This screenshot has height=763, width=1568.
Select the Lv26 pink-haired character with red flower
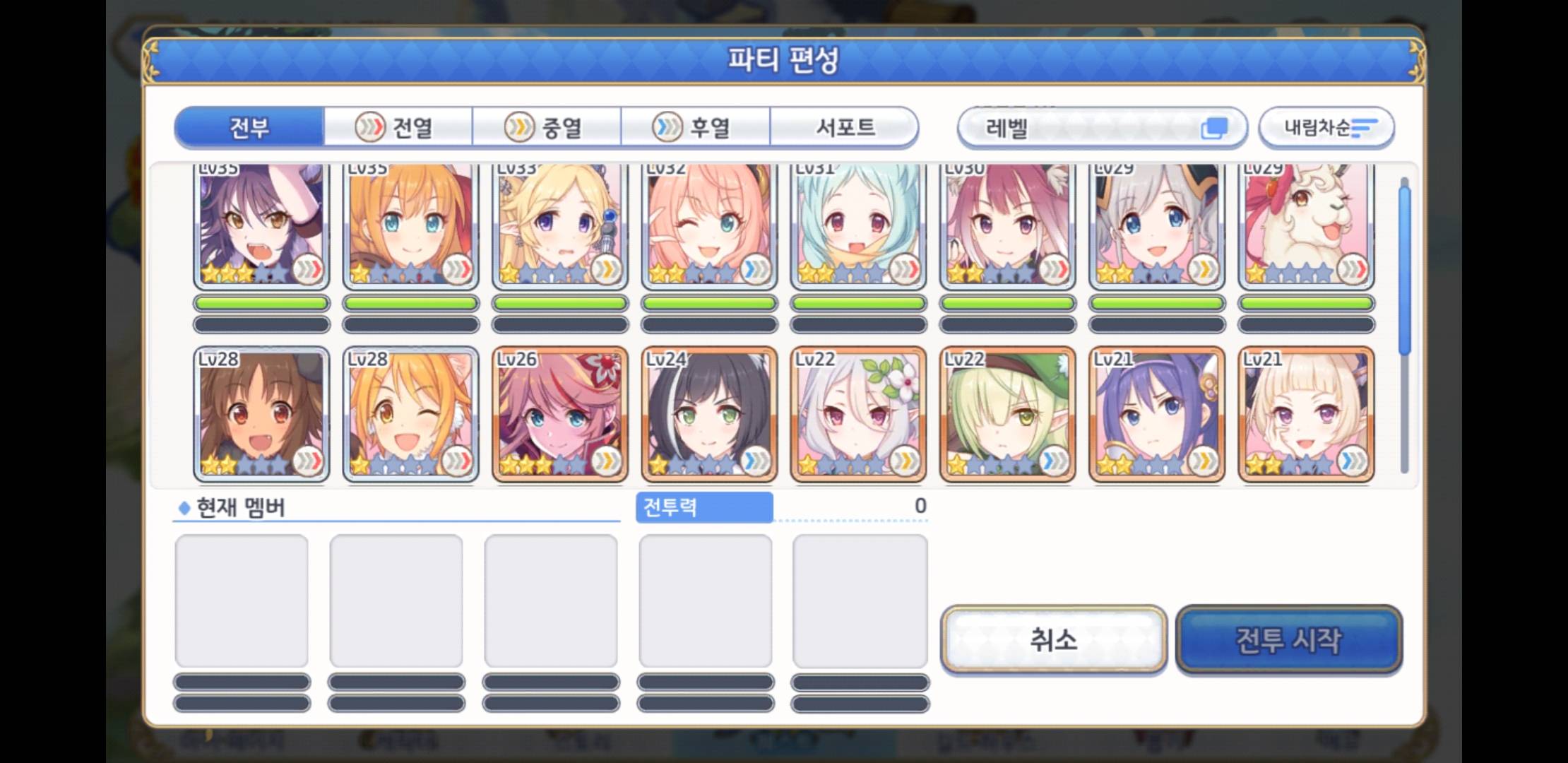pos(559,414)
